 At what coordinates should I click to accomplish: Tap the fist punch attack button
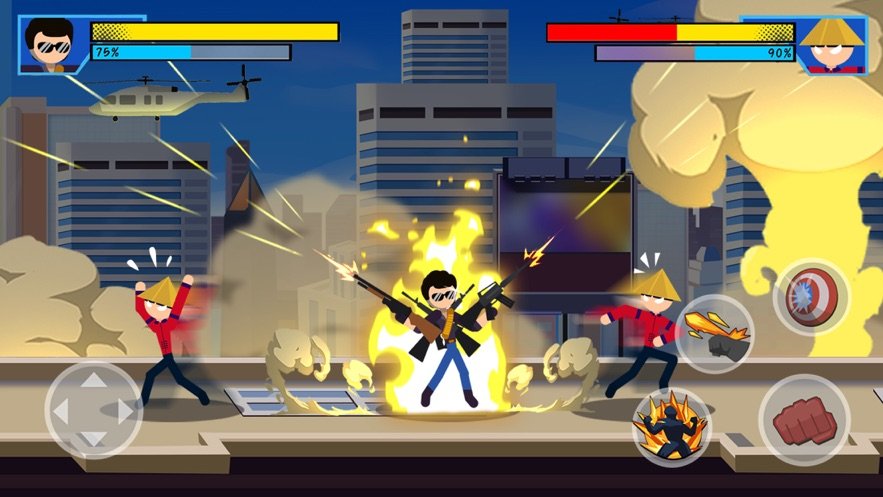tap(804, 419)
